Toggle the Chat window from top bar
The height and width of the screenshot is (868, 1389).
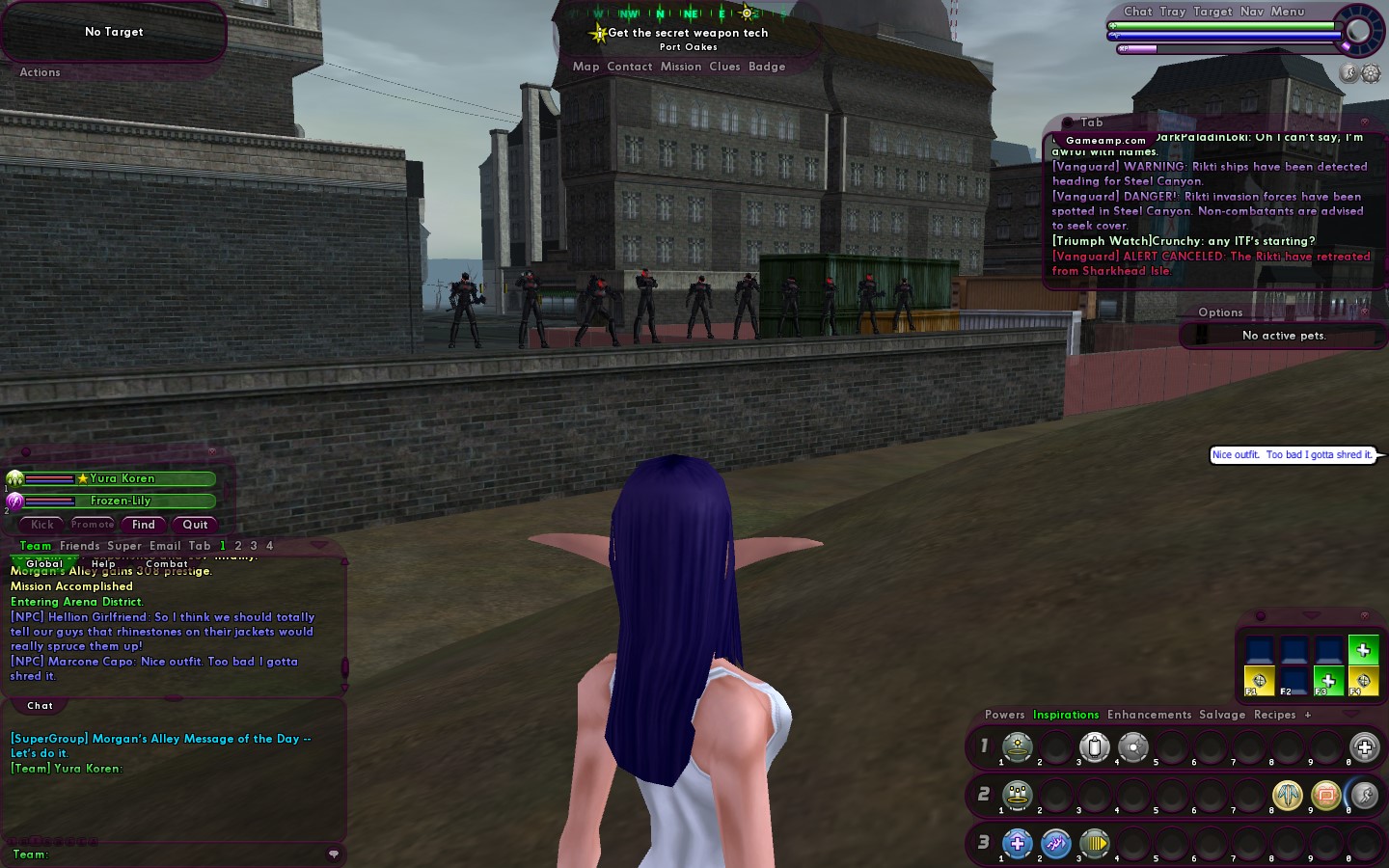tap(1137, 12)
